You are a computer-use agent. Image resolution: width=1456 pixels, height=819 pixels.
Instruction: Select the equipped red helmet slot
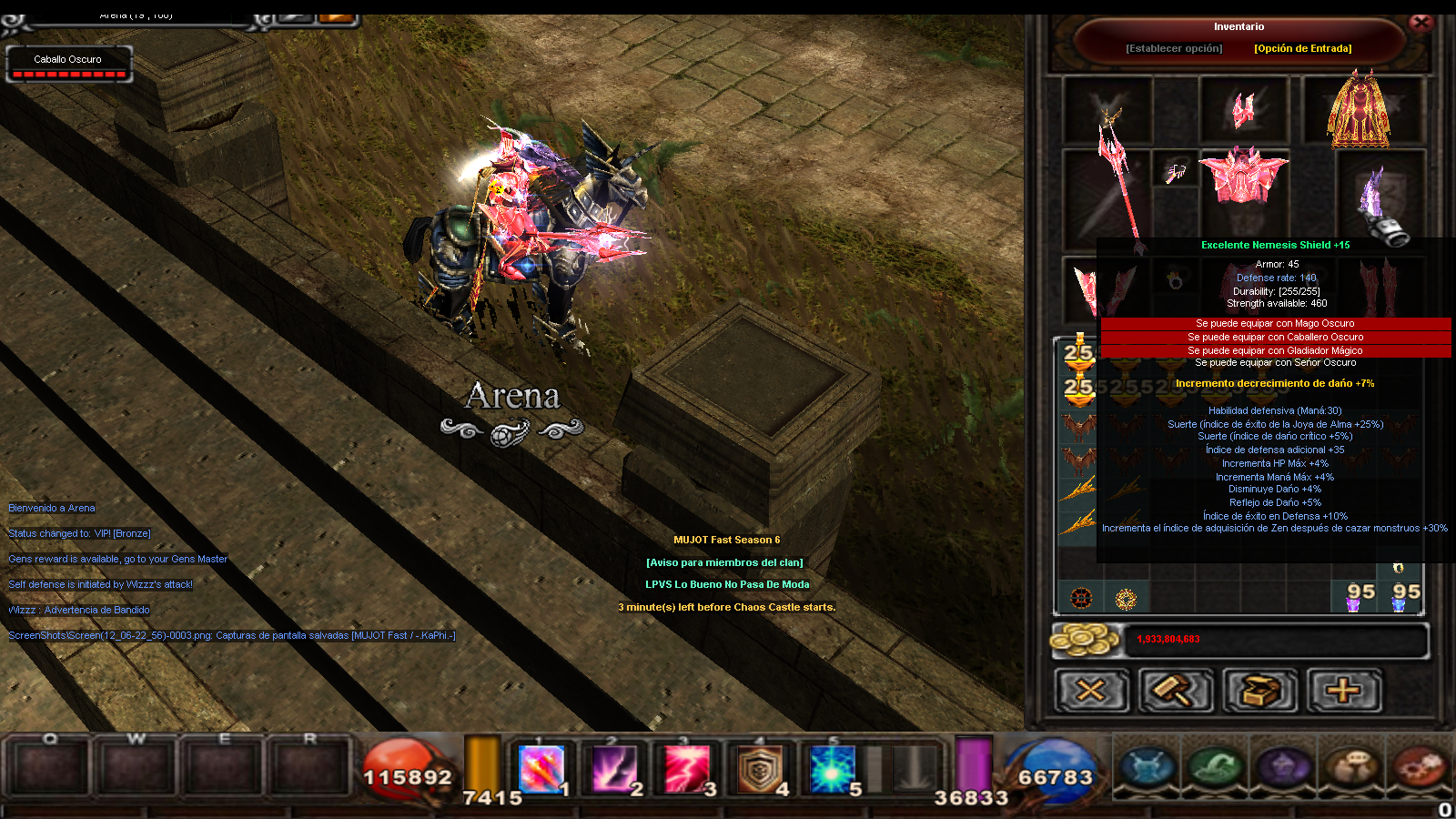pos(1243,110)
